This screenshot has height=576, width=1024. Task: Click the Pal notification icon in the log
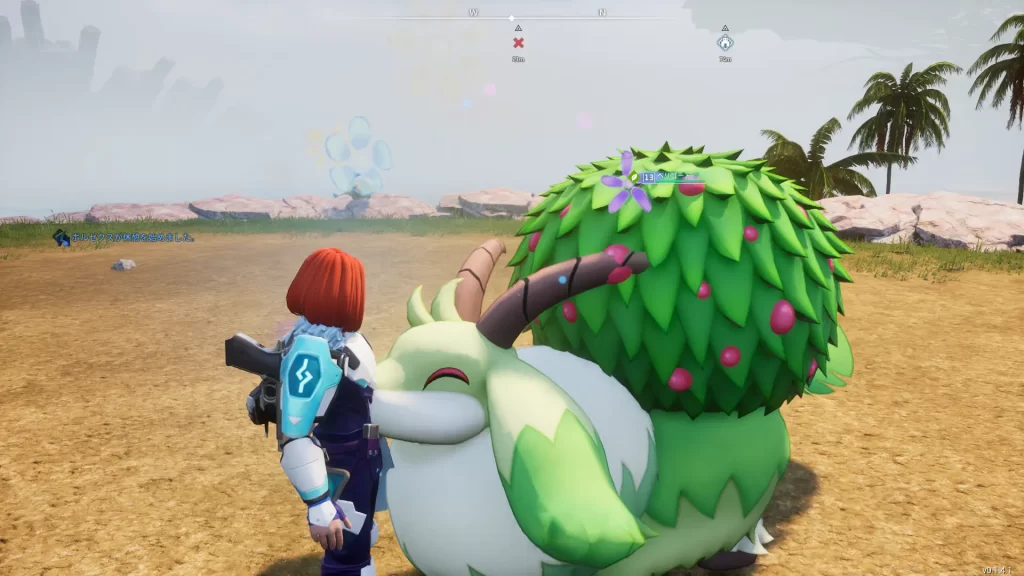click(x=61, y=237)
